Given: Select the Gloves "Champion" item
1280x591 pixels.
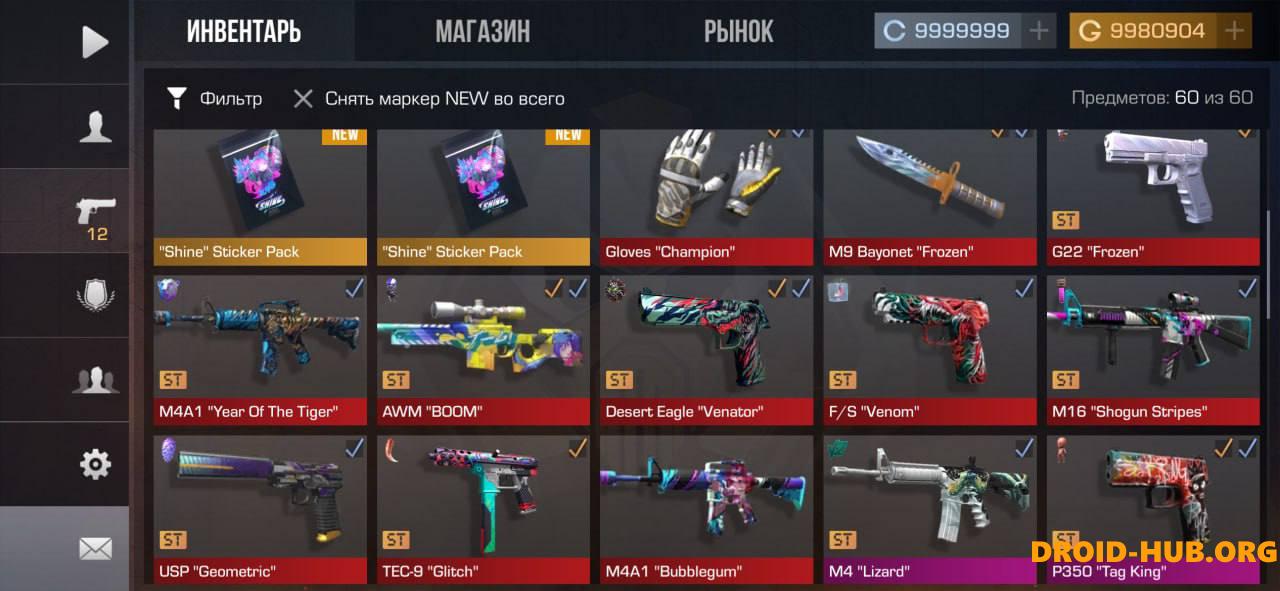Looking at the screenshot, I should coord(706,195).
